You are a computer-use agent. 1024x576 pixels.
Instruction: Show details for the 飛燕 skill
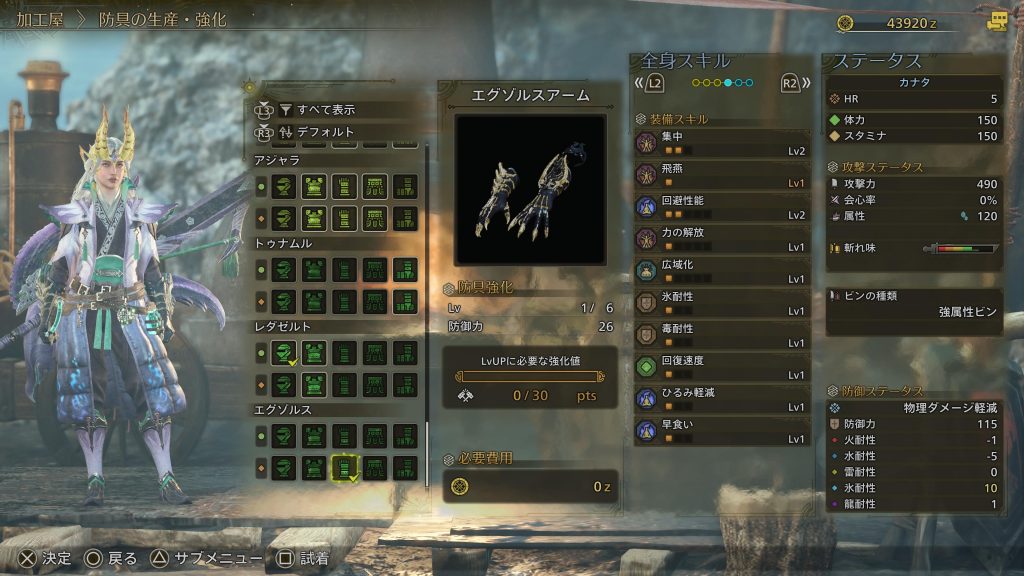coord(722,175)
